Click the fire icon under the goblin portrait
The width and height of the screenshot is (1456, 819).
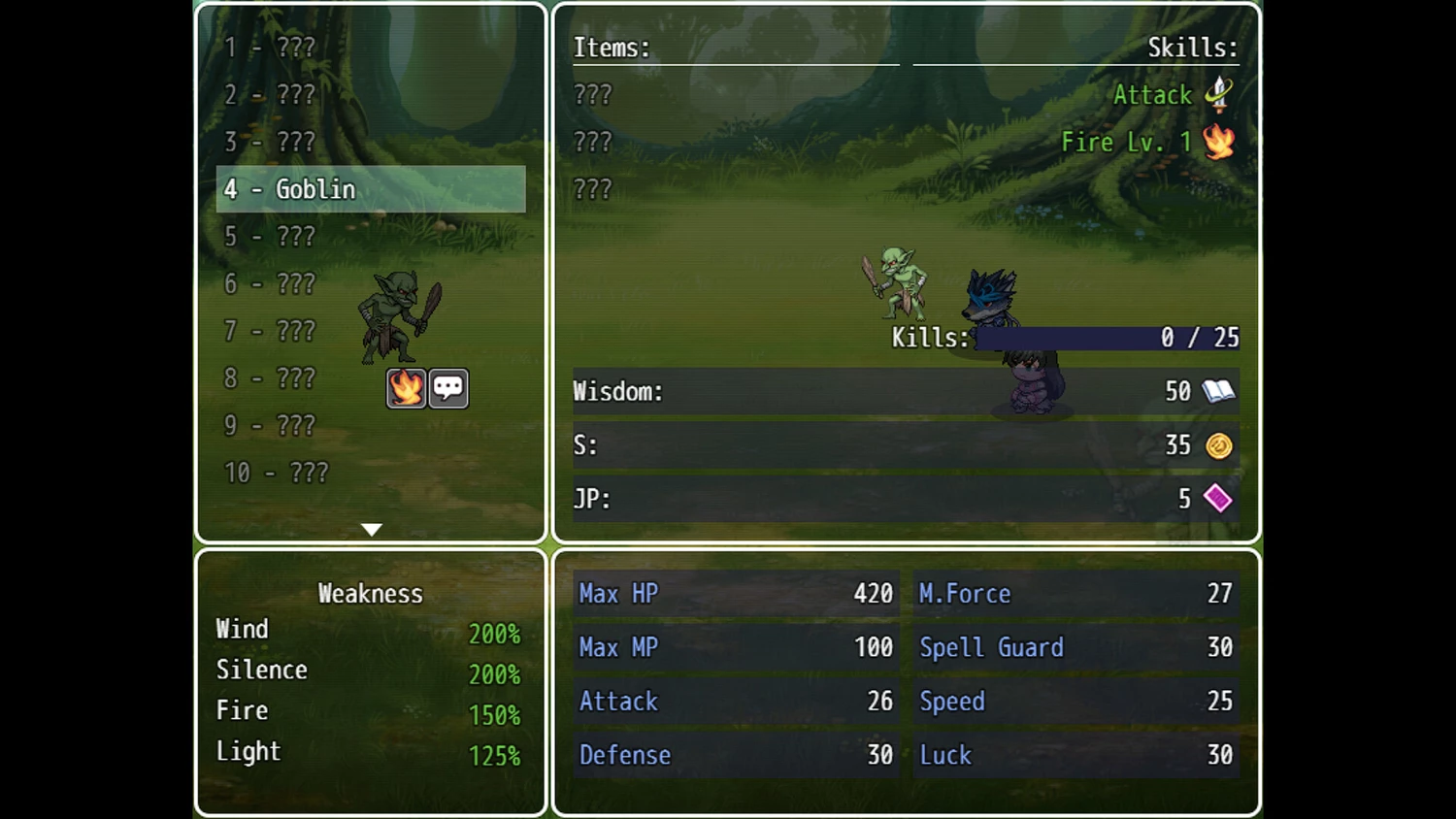pos(406,388)
